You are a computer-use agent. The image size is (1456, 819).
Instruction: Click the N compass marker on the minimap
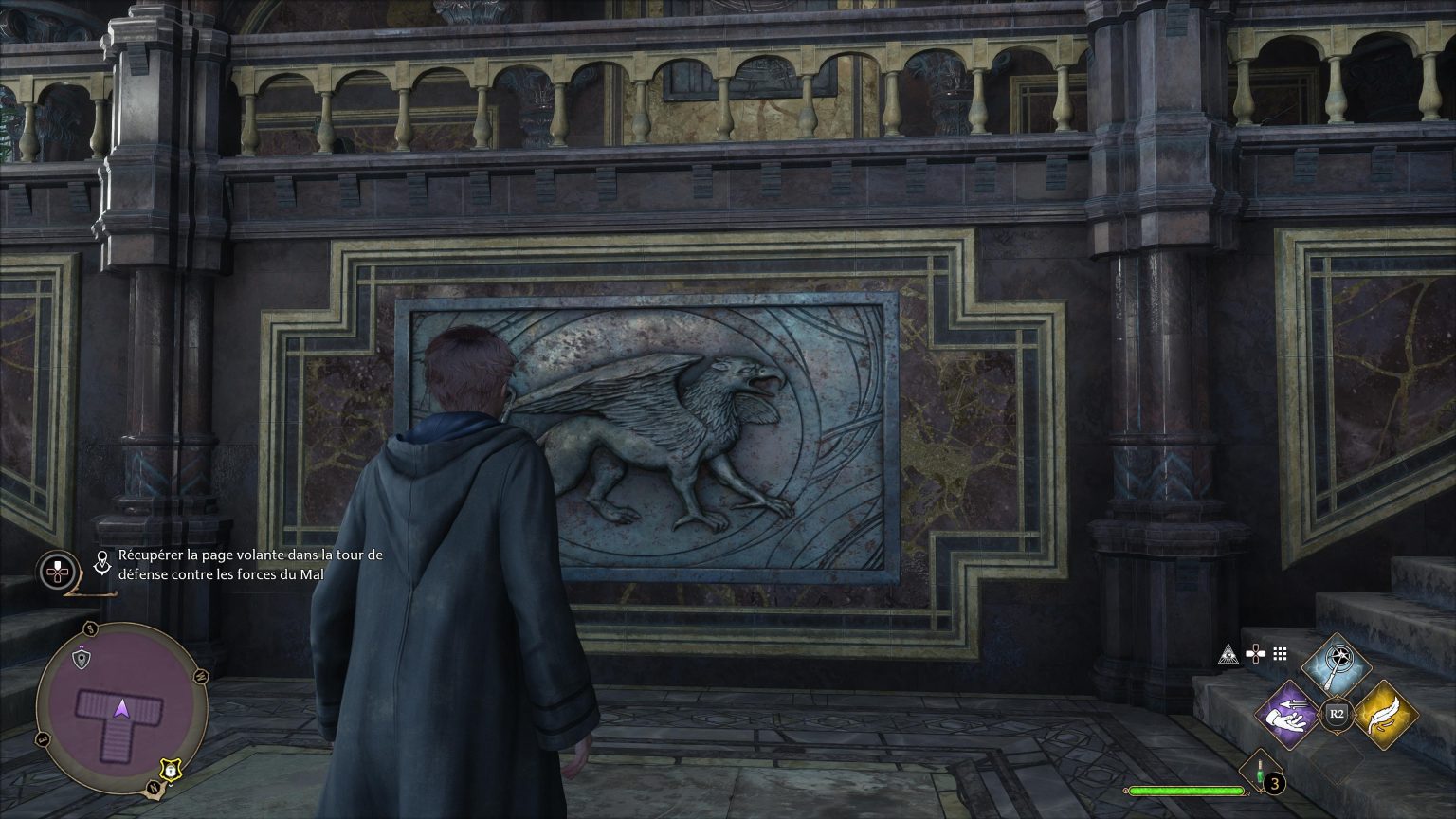(154, 786)
